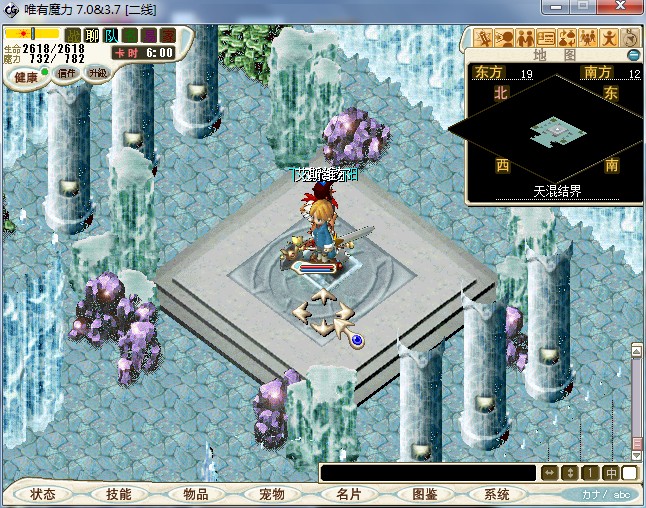Toggle the 战 battle mode switch

(73, 36)
